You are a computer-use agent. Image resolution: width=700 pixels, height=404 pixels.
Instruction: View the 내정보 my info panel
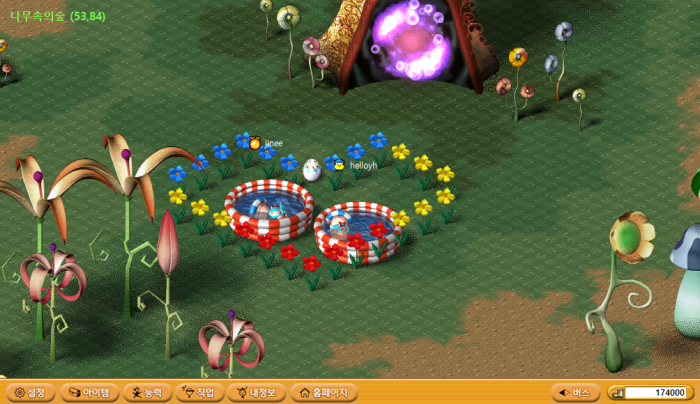257,393
